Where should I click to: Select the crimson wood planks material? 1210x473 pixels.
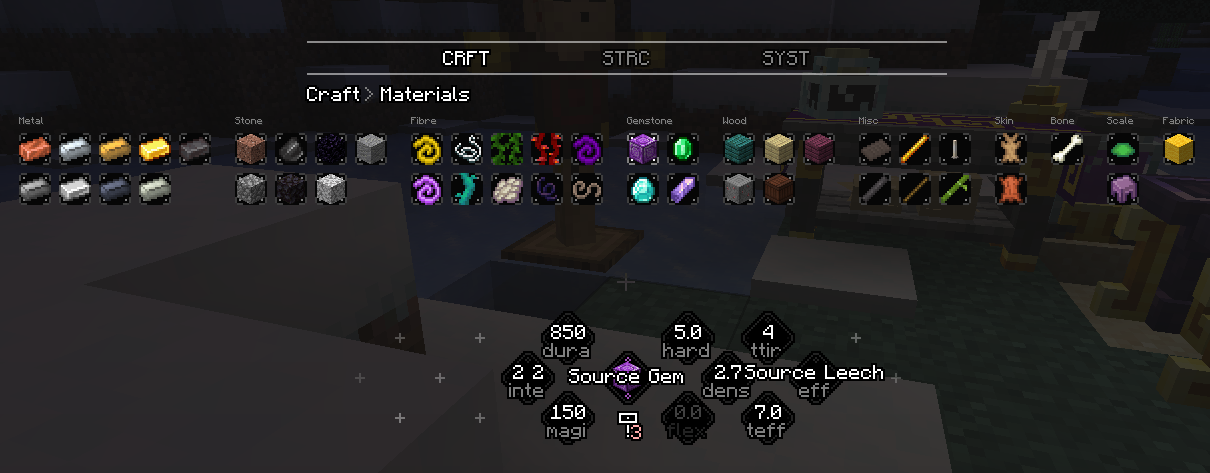[819, 150]
